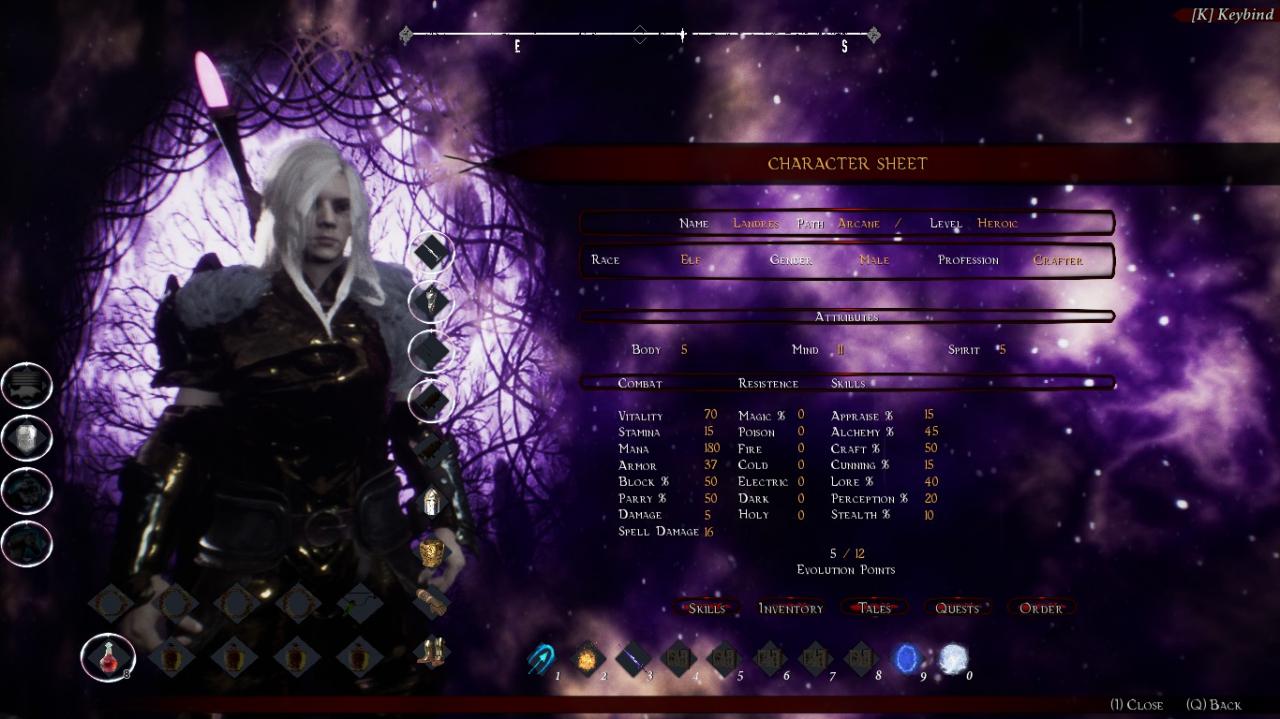The image size is (1280, 719).
Task: Select the red health potion slot
Action: pyautogui.click(x=108, y=657)
